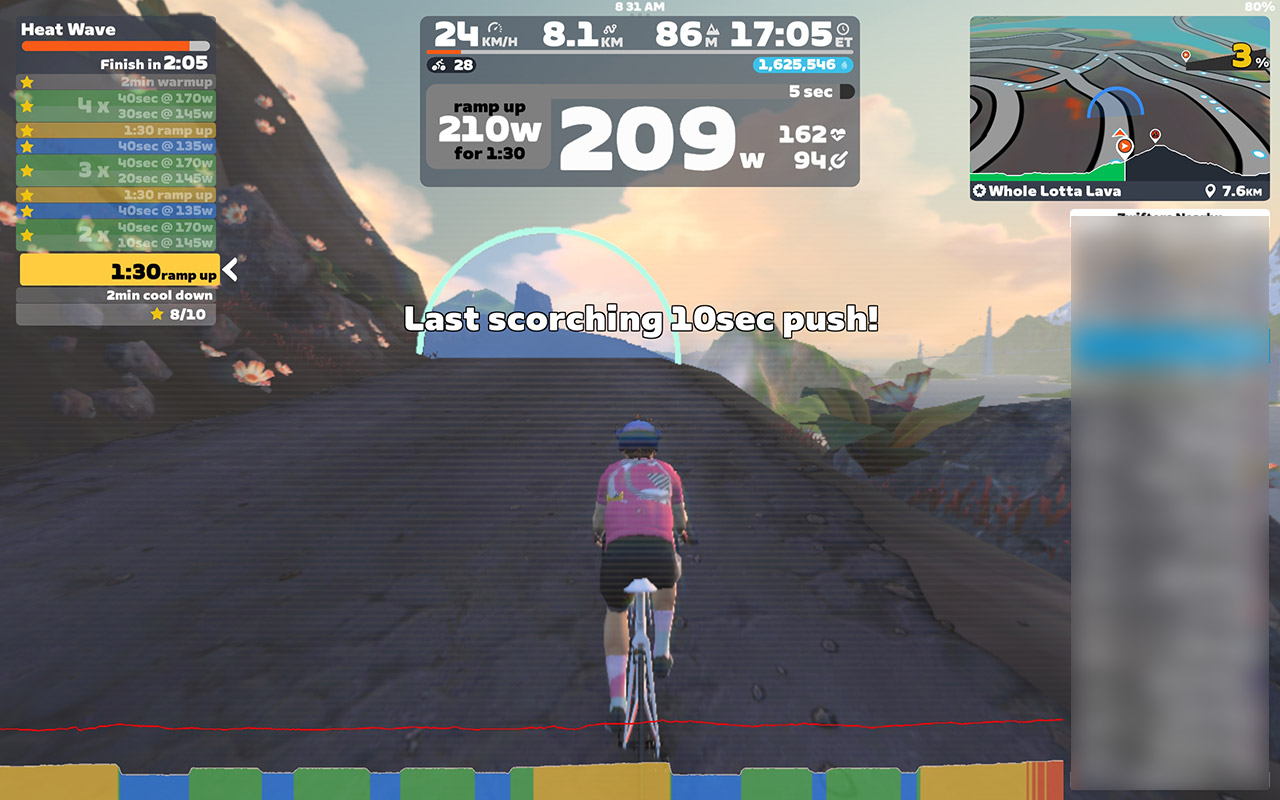Click the current 1:30 ramp up workout step
Viewport: 1280px width, 800px height.
point(119,270)
